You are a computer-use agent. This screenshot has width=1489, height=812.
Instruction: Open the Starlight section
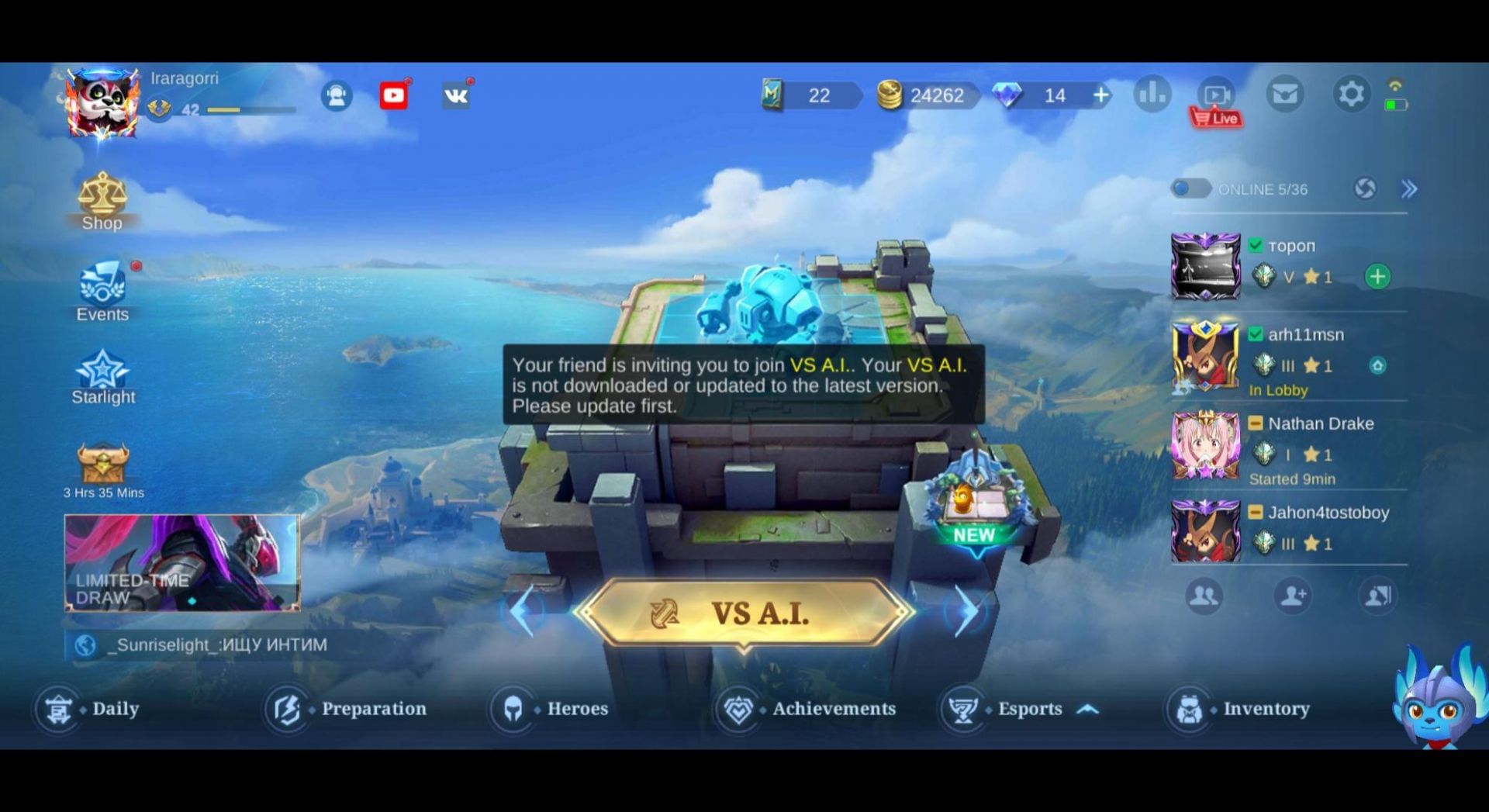[x=102, y=372]
